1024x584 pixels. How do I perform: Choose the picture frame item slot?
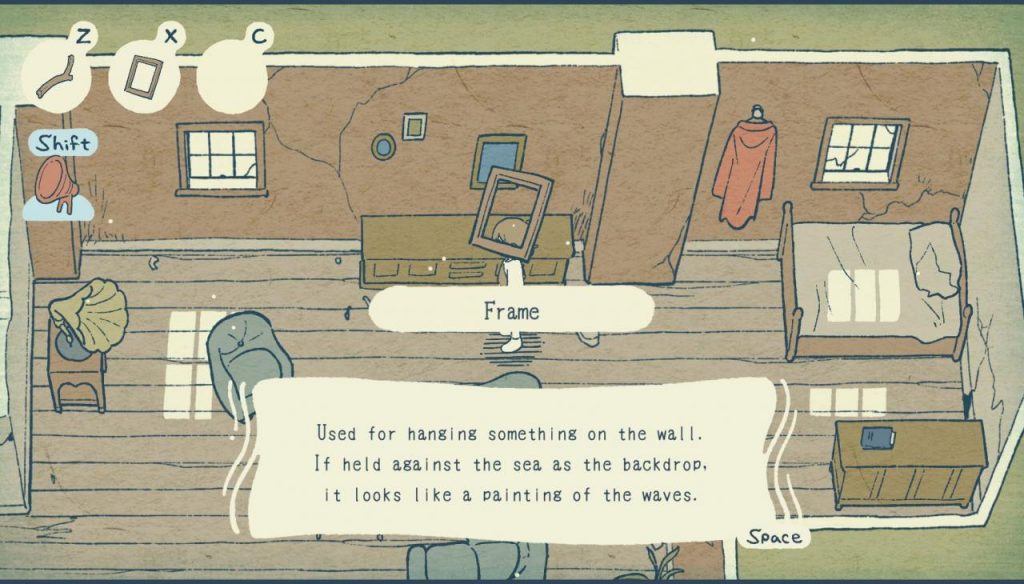pyautogui.click(x=141, y=76)
